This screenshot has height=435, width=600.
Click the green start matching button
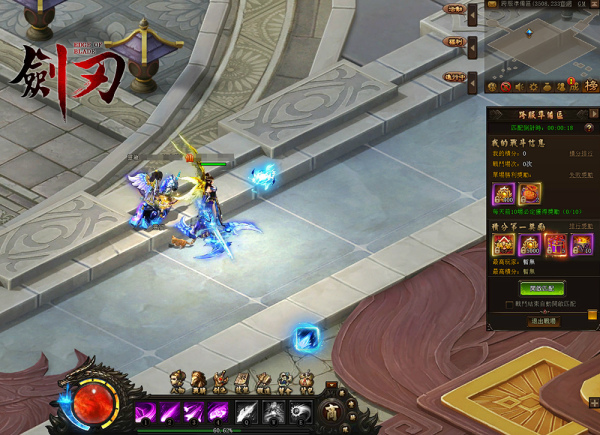tap(541, 286)
